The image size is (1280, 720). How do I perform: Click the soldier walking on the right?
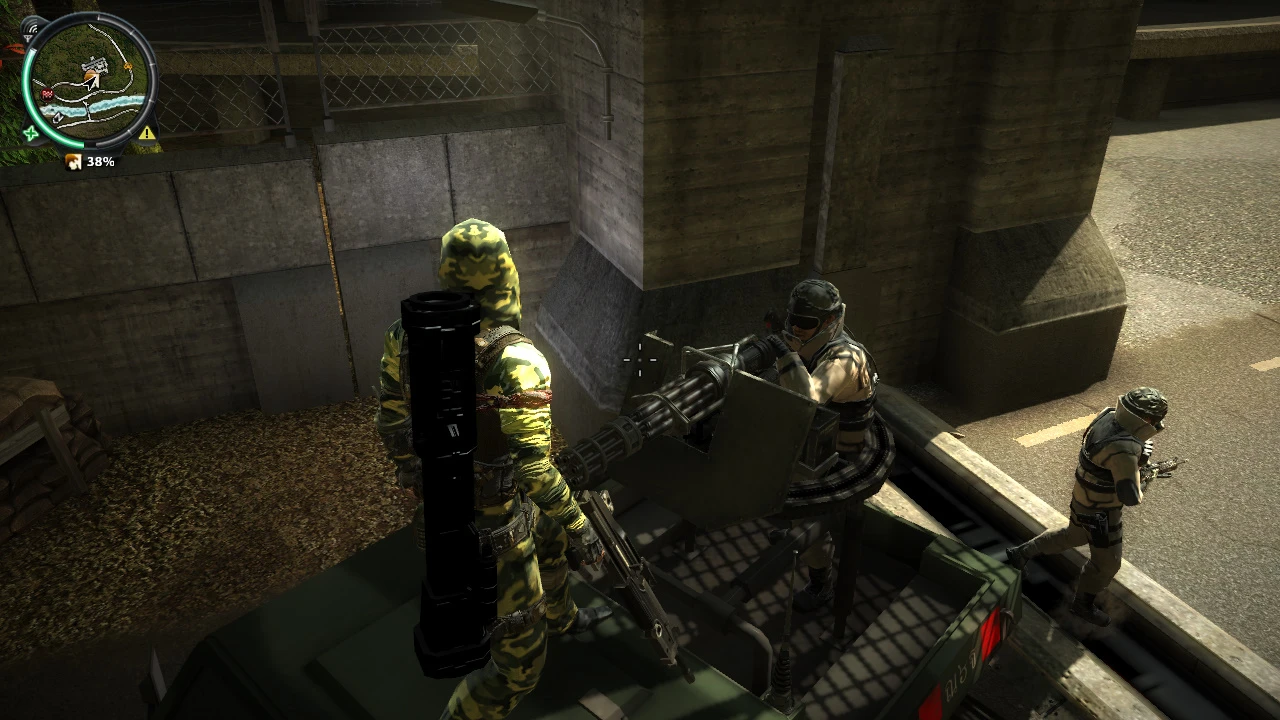pos(1110,490)
